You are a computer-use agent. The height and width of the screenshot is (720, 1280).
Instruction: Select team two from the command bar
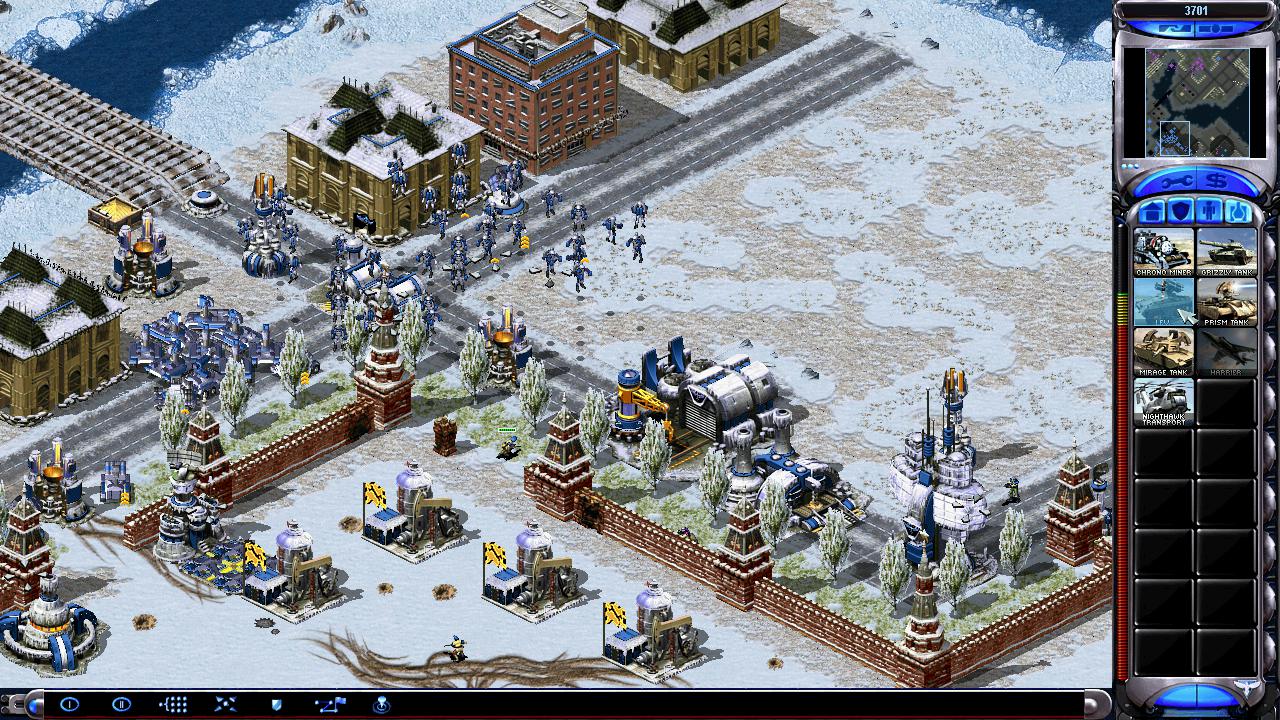click(x=121, y=704)
